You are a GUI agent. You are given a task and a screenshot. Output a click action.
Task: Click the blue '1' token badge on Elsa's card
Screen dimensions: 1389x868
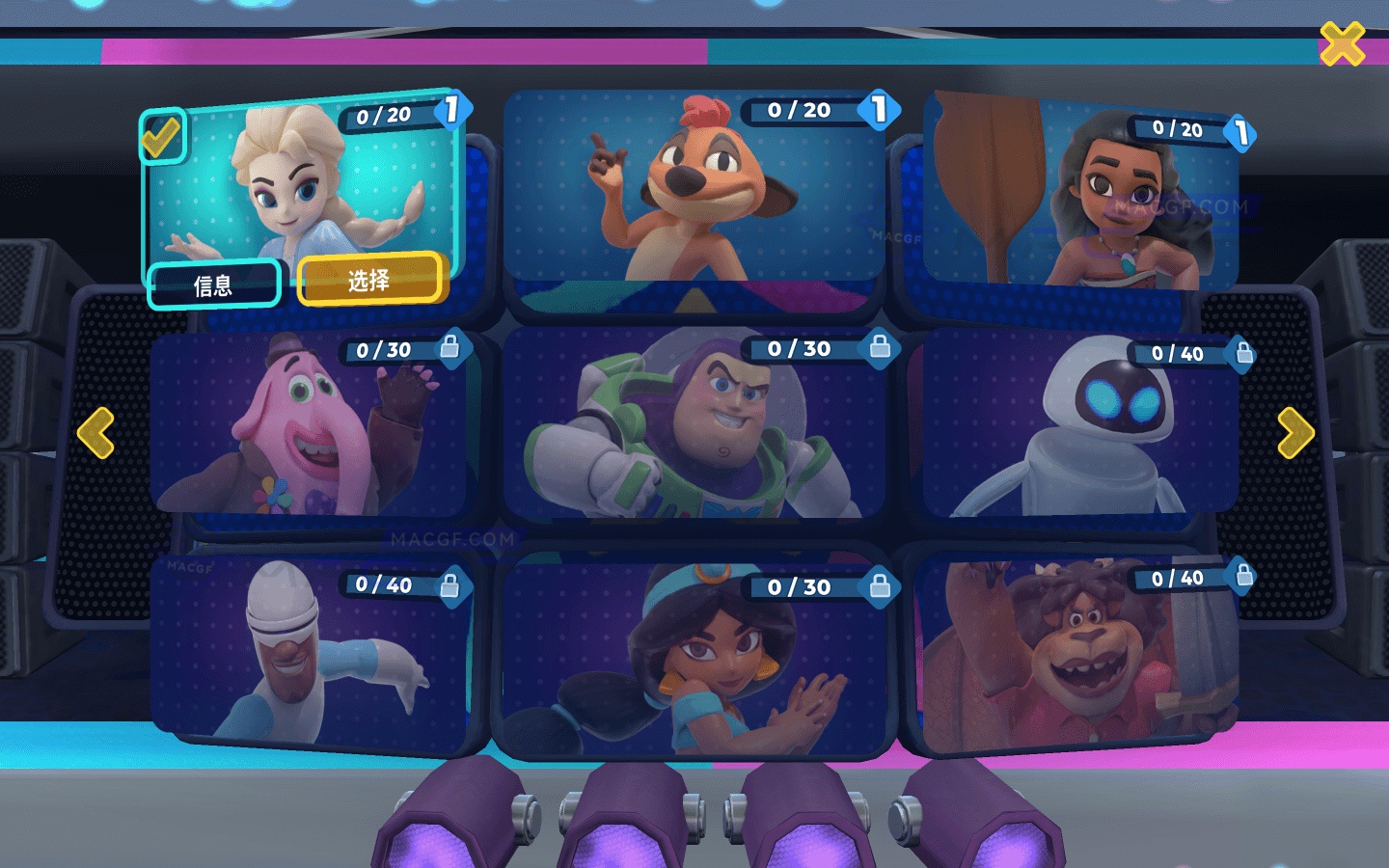450,113
